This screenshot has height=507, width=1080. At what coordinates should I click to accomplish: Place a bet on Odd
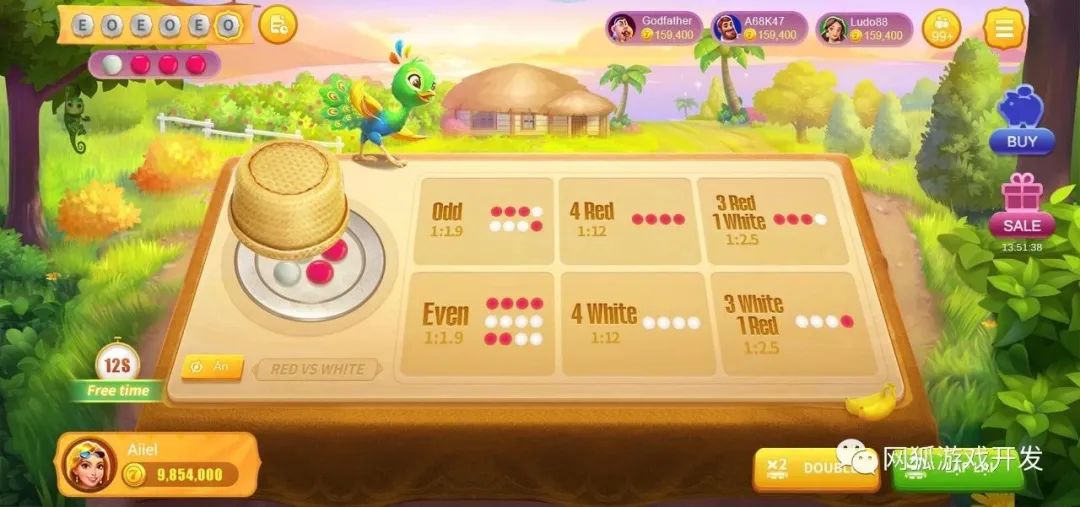(x=483, y=220)
